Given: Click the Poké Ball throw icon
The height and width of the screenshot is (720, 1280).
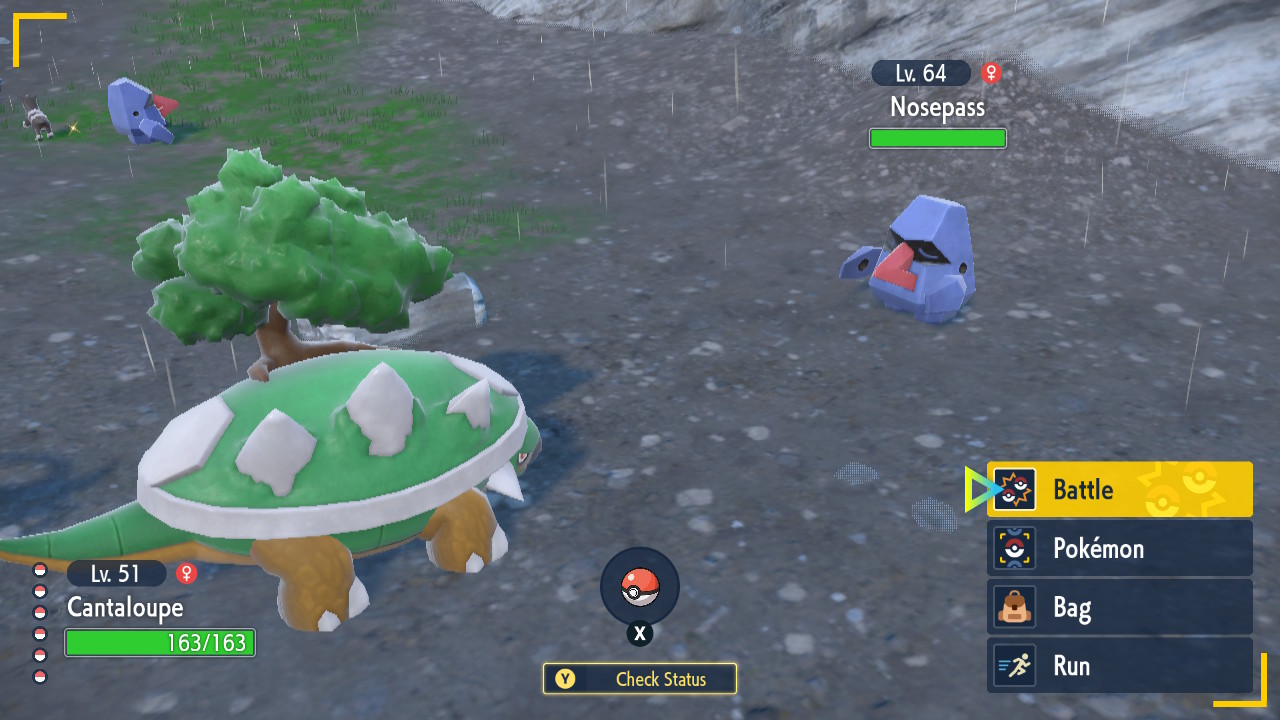Looking at the screenshot, I should pyautogui.click(x=640, y=587).
